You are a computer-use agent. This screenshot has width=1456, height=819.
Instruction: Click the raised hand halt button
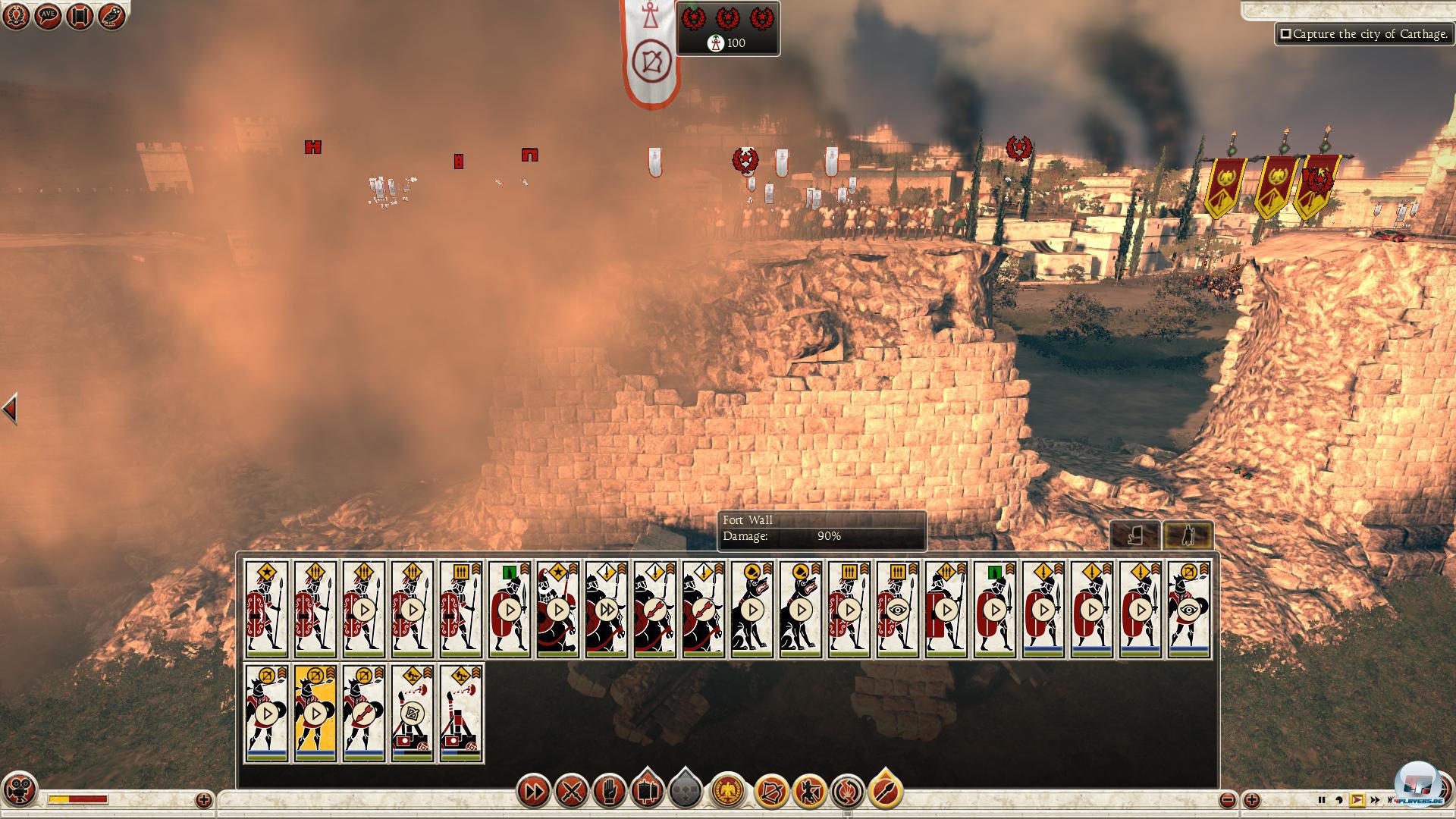point(609,792)
